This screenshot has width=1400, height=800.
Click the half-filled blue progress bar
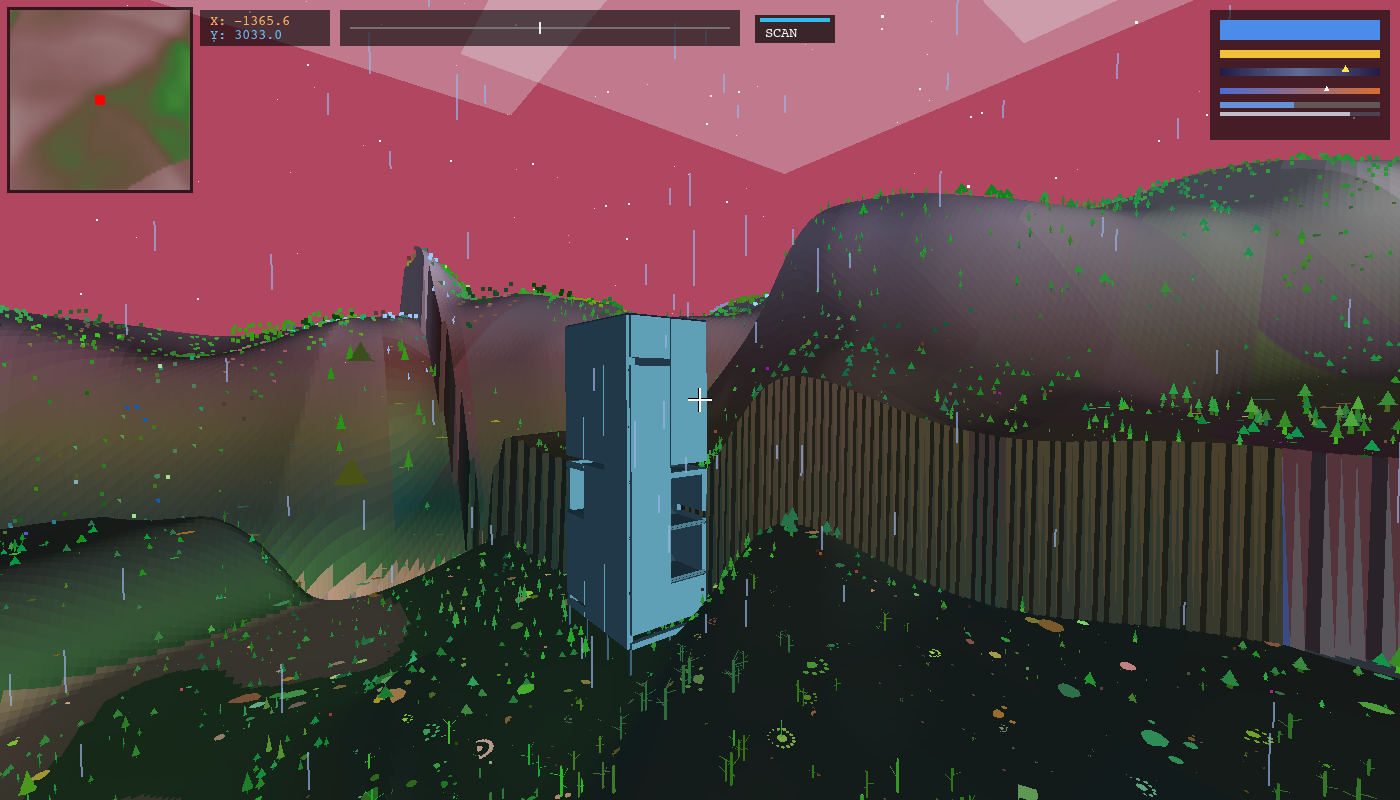coord(1255,105)
